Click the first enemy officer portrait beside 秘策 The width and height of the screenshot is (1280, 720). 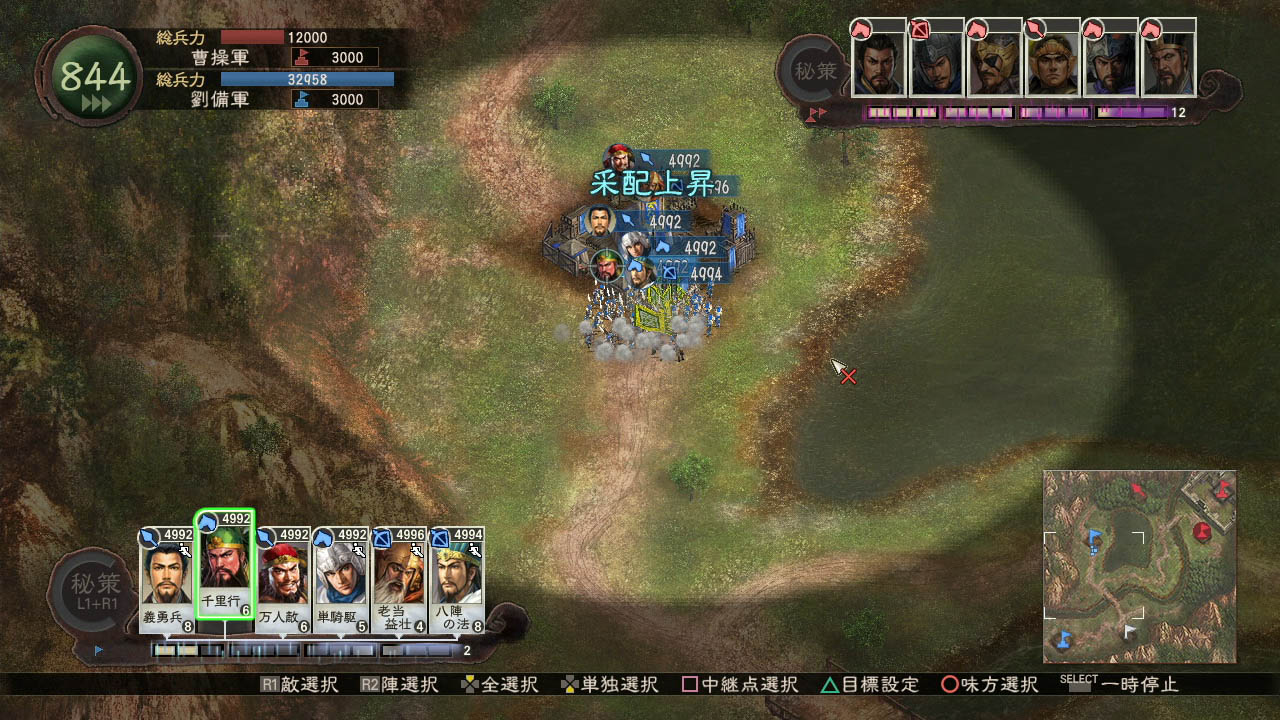click(x=879, y=62)
